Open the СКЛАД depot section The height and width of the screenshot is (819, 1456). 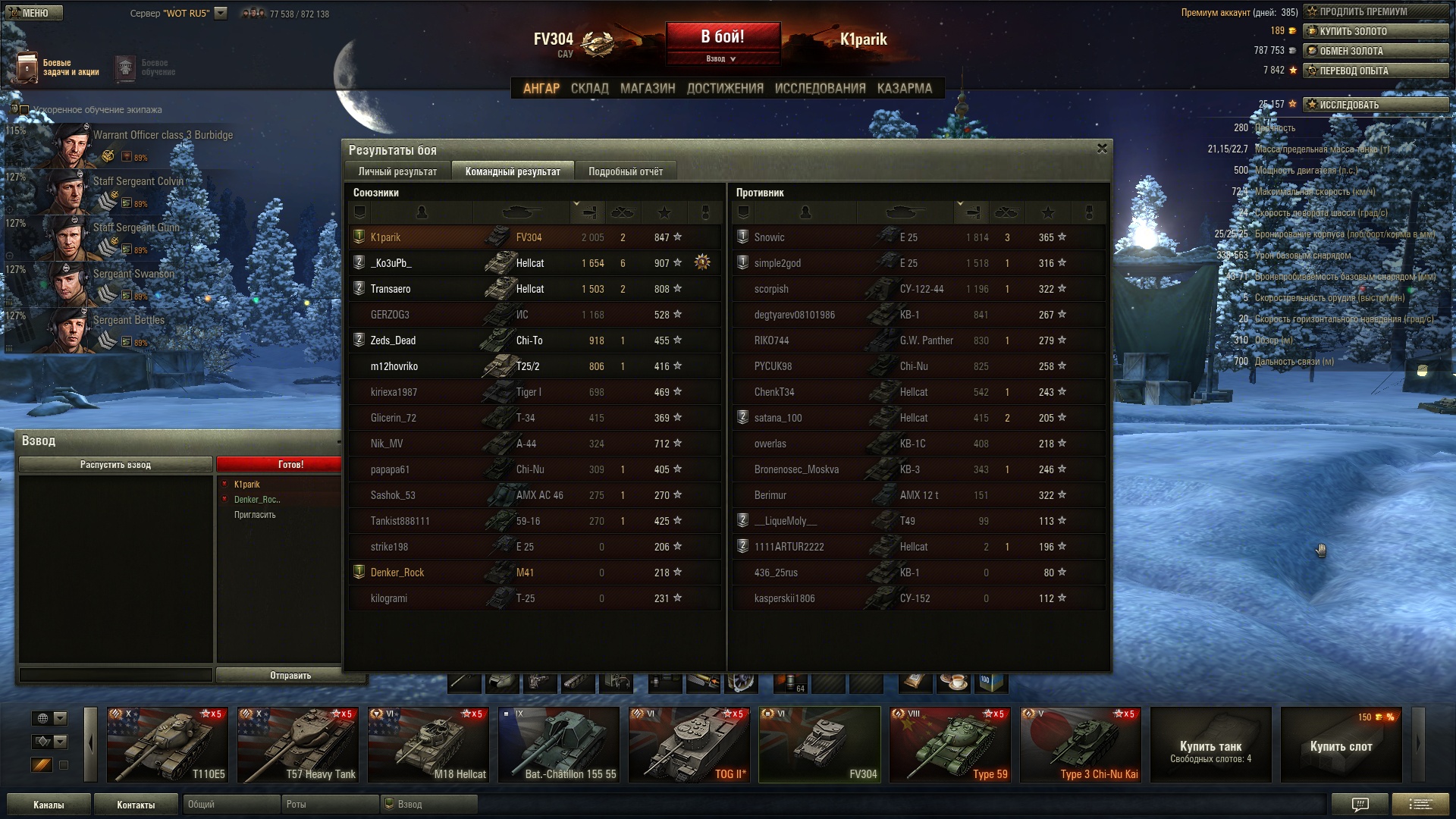(589, 88)
